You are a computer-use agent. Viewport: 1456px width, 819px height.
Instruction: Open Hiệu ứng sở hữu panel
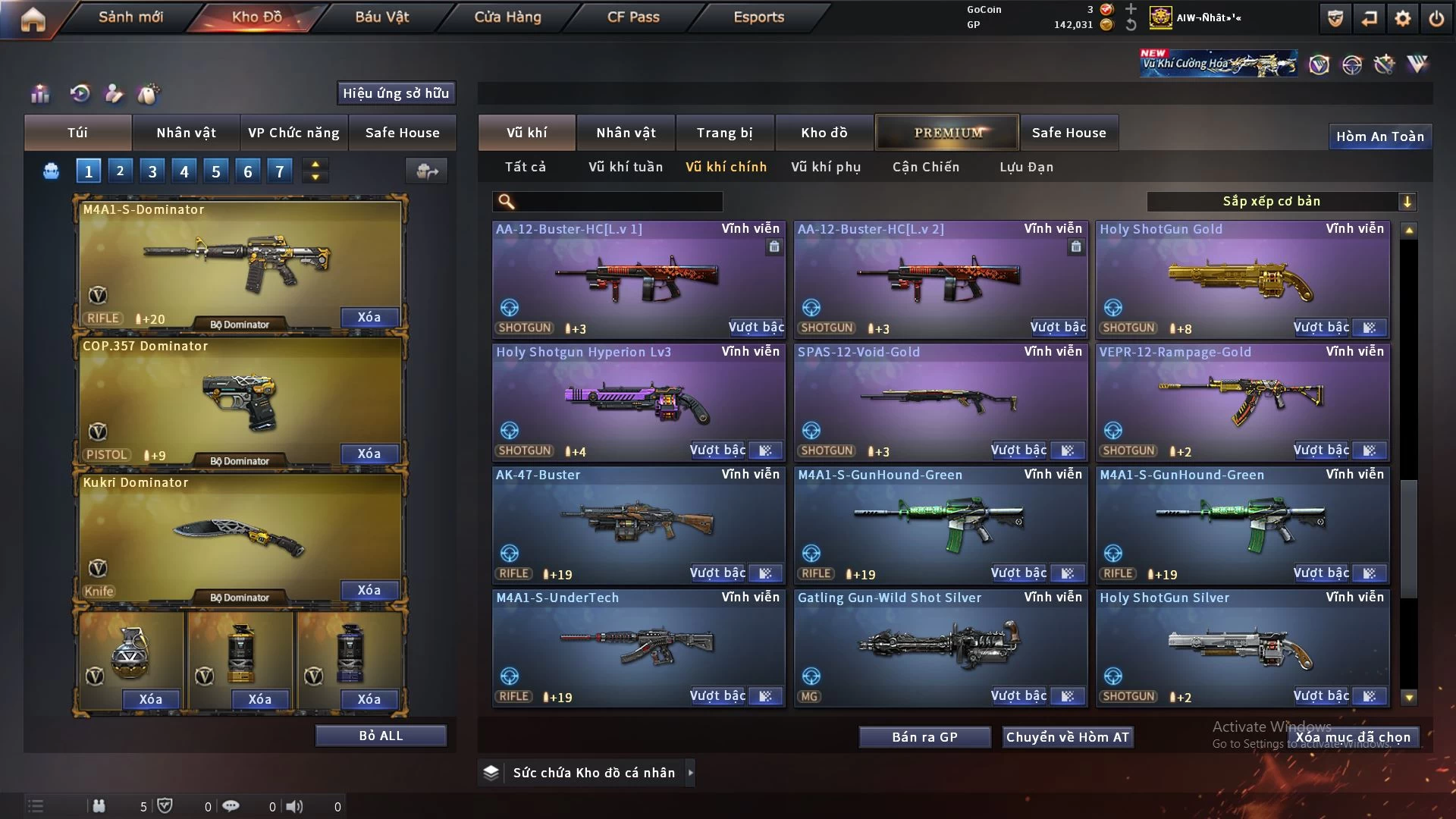(396, 93)
